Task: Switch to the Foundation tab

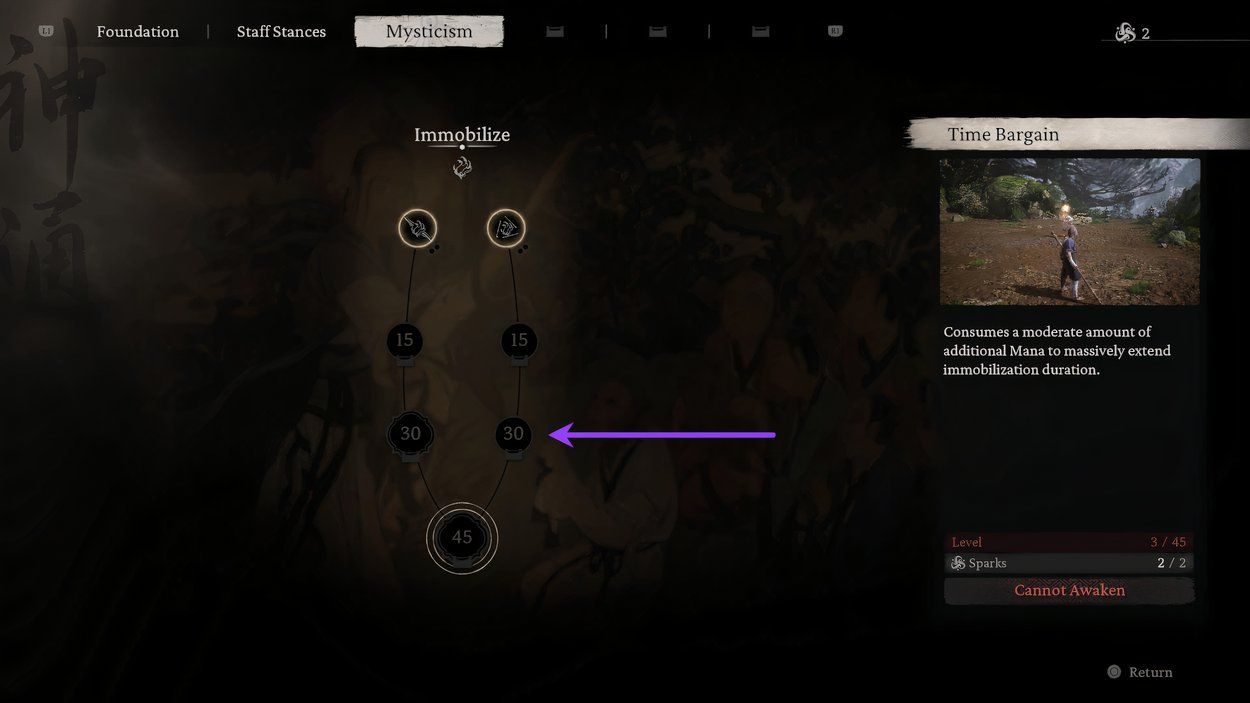Action: coord(138,32)
